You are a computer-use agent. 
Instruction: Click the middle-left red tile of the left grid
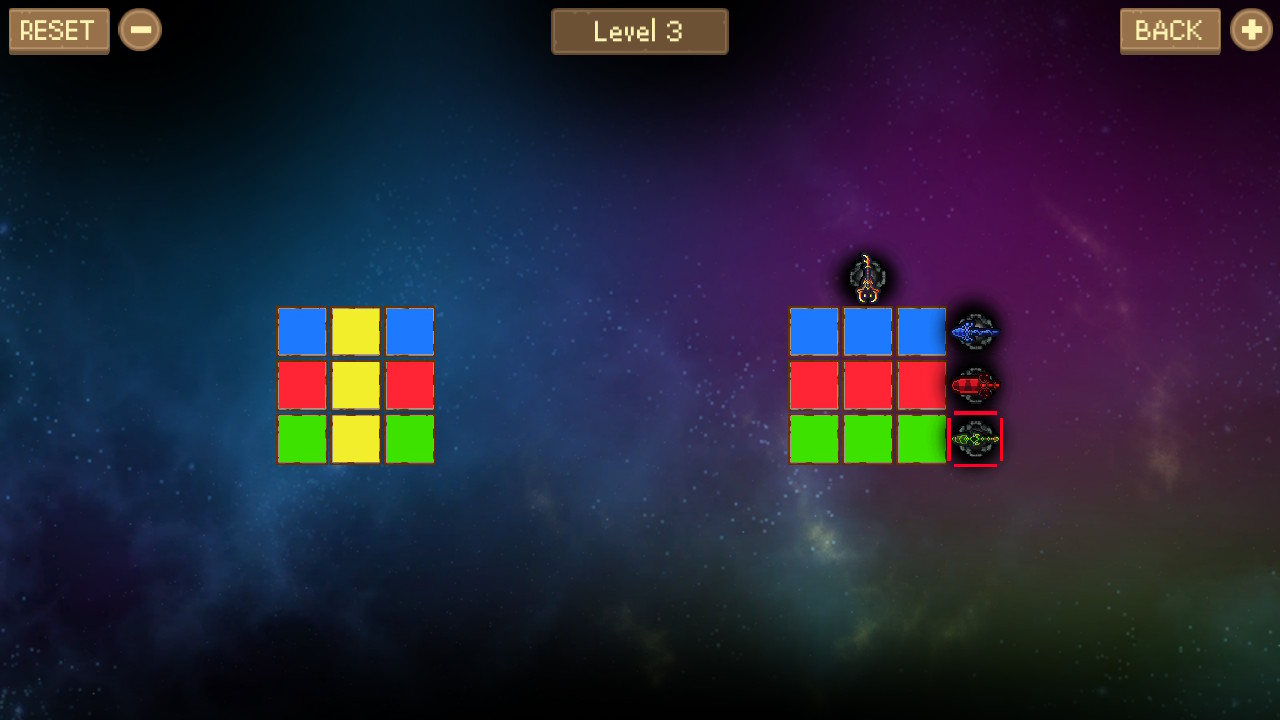303,384
